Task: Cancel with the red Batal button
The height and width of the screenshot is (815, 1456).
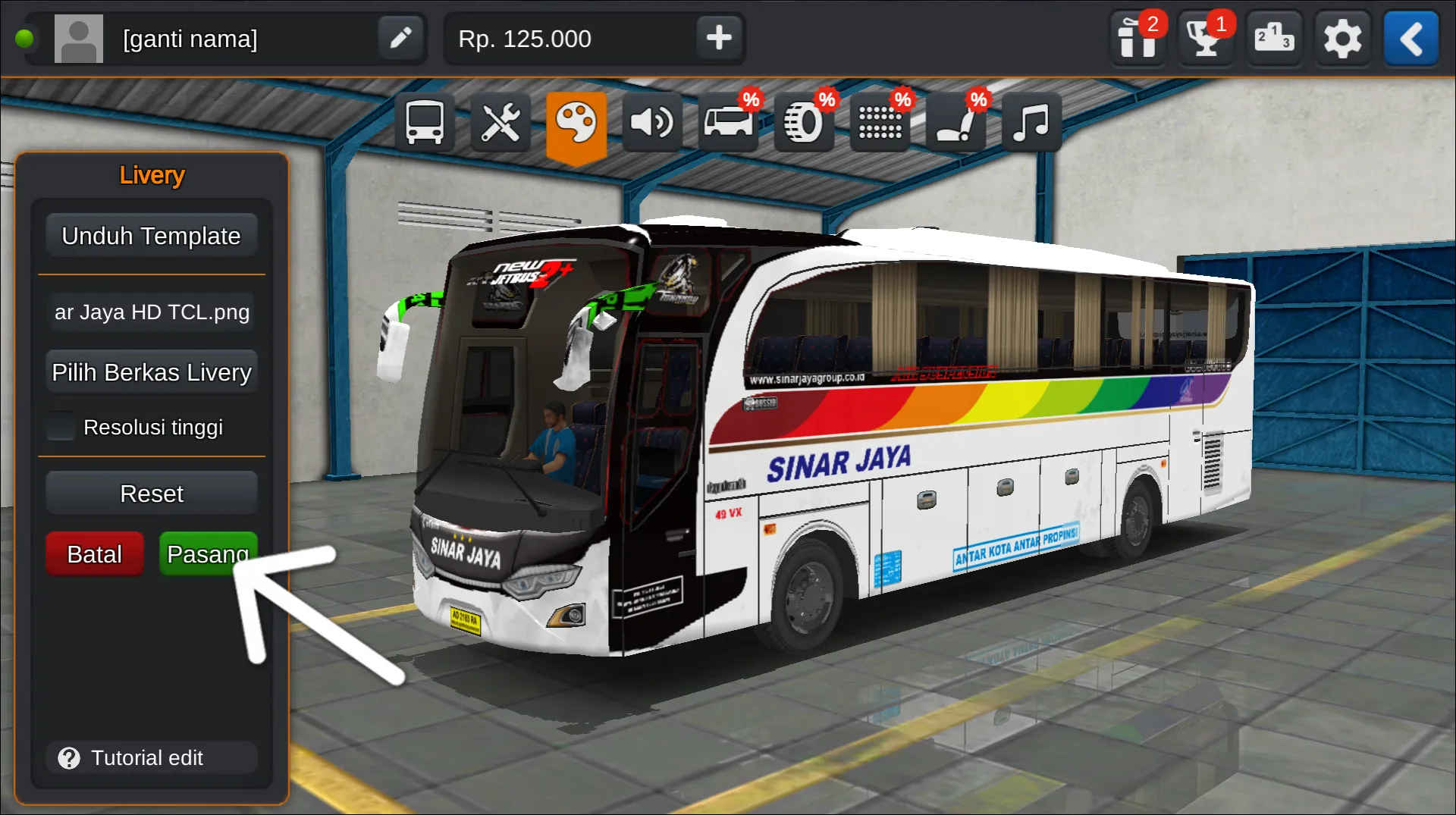Action: (x=95, y=554)
